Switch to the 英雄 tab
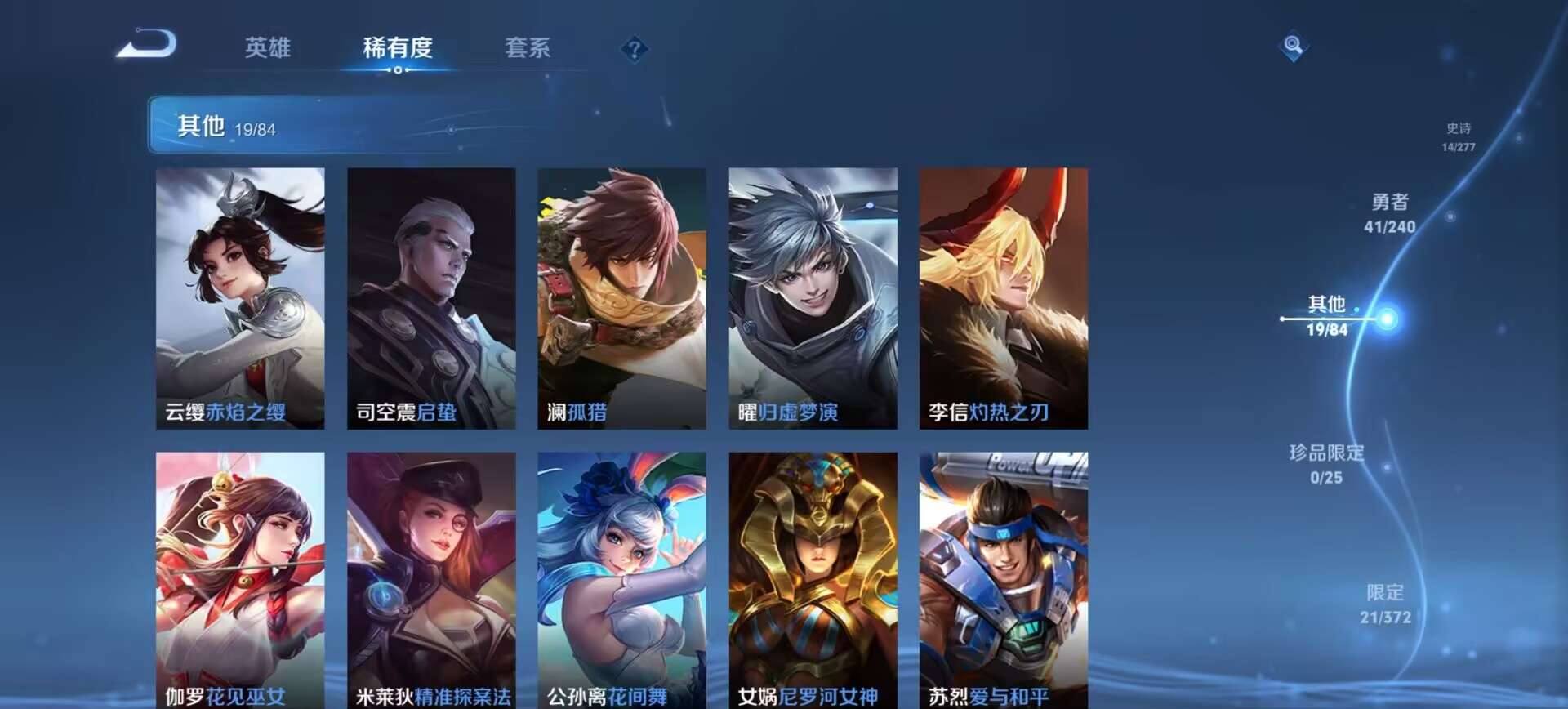Viewport: 1568px width, 709px height. [269, 49]
